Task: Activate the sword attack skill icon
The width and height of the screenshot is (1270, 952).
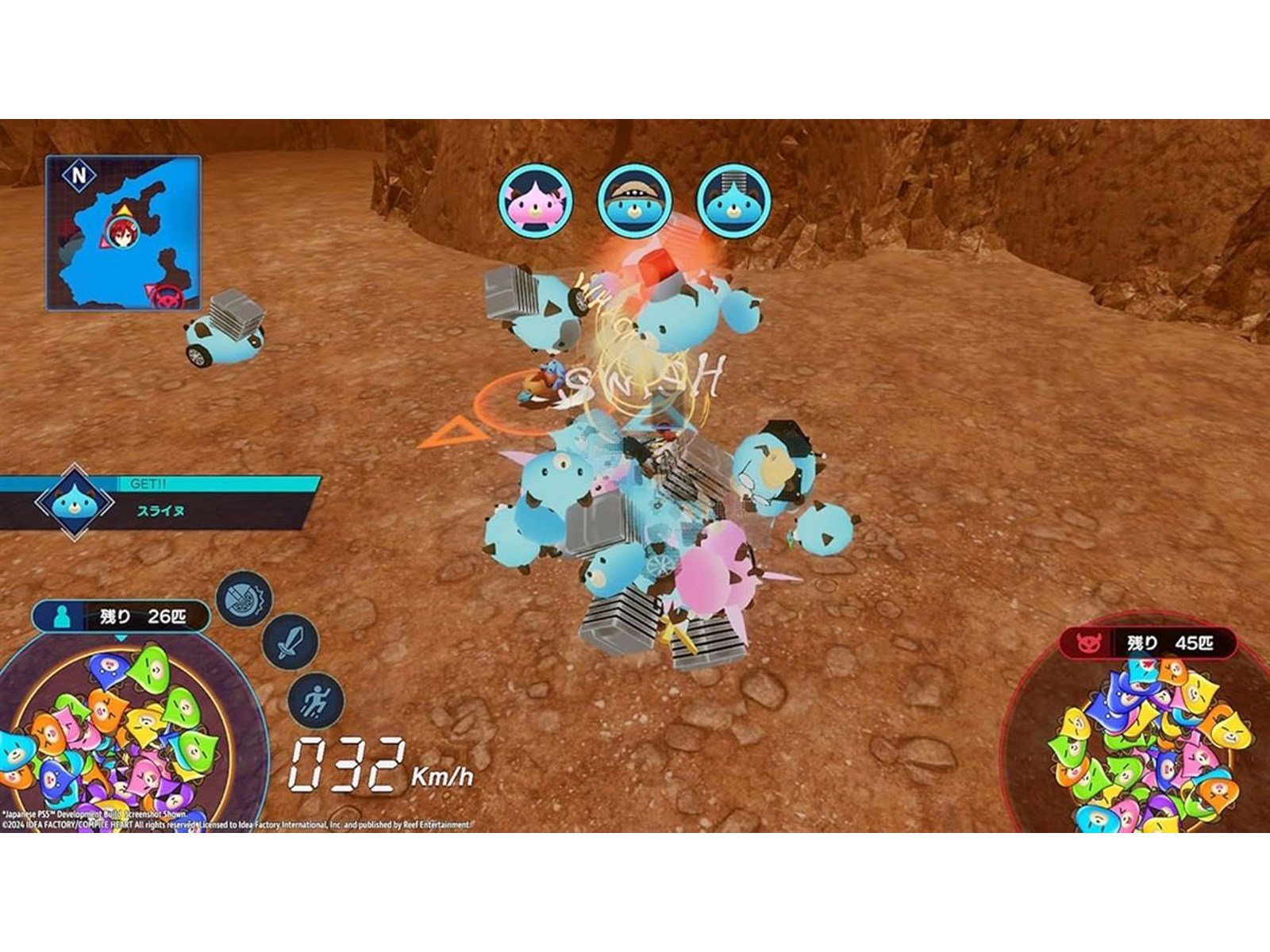Action: click(x=291, y=642)
